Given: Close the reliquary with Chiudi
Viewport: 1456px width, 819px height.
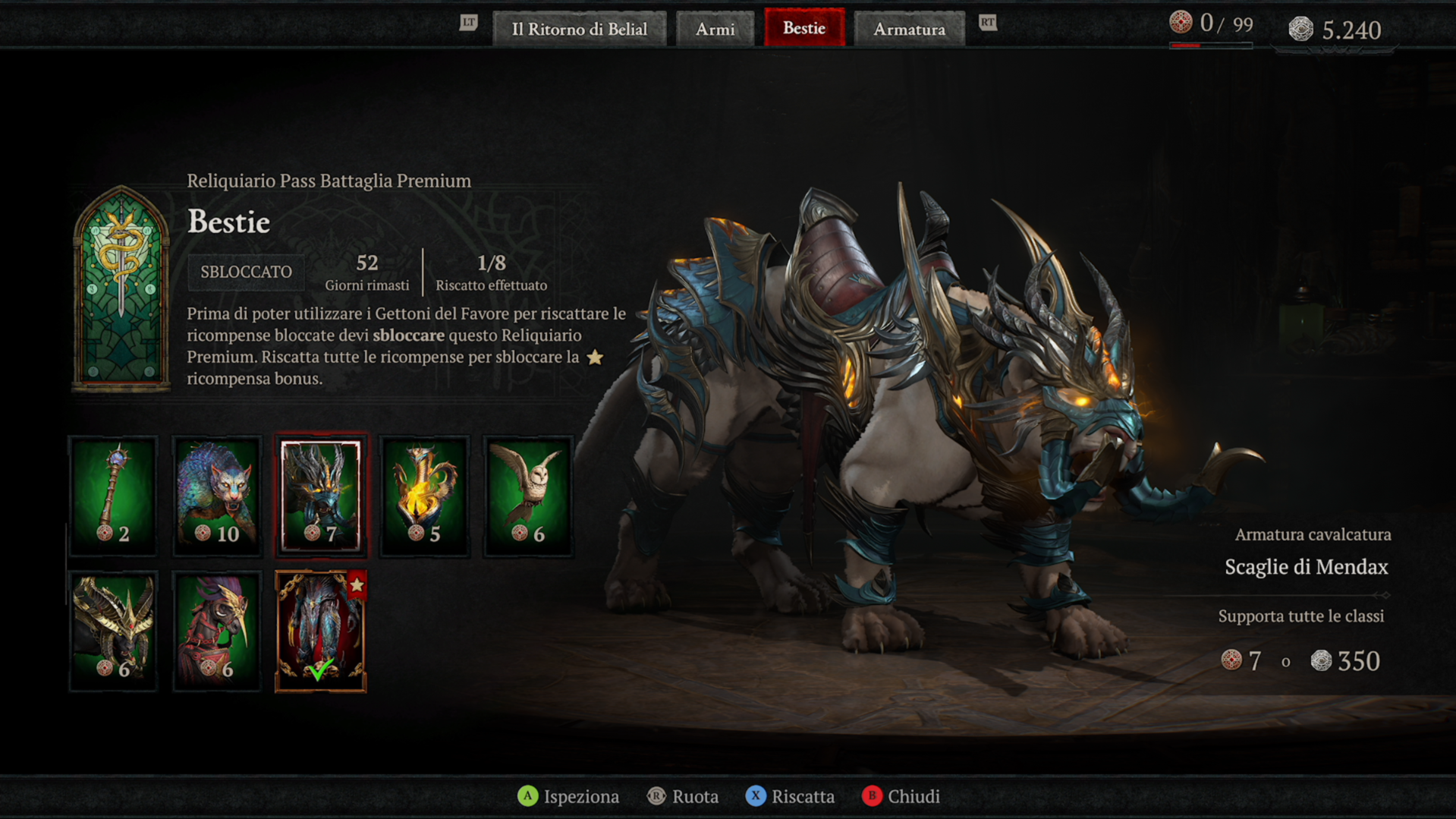Looking at the screenshot, I should tap(901, 796).
